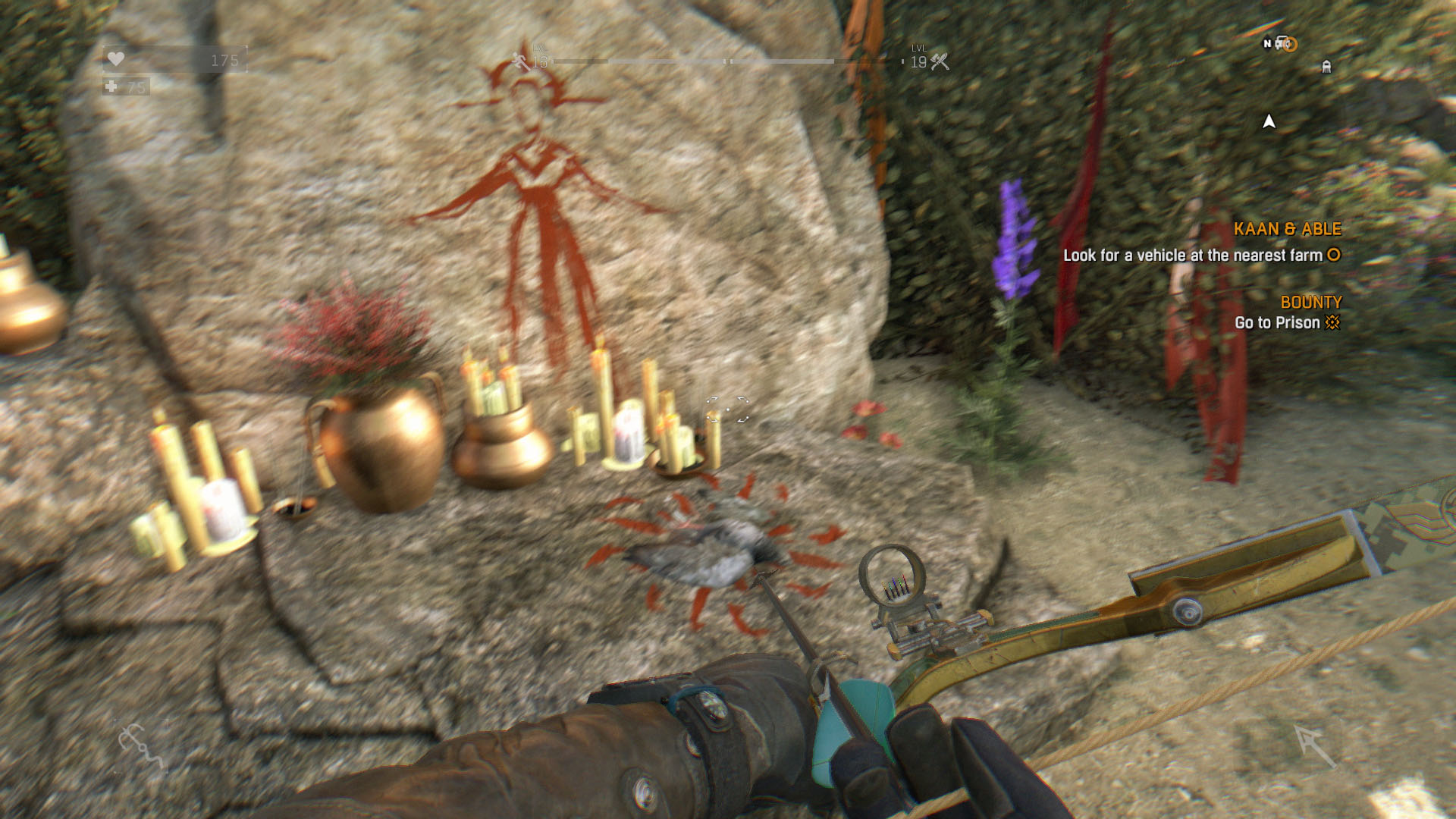
Task: Click the vehicle marker on the minimap
Action: pos(1284,43)
